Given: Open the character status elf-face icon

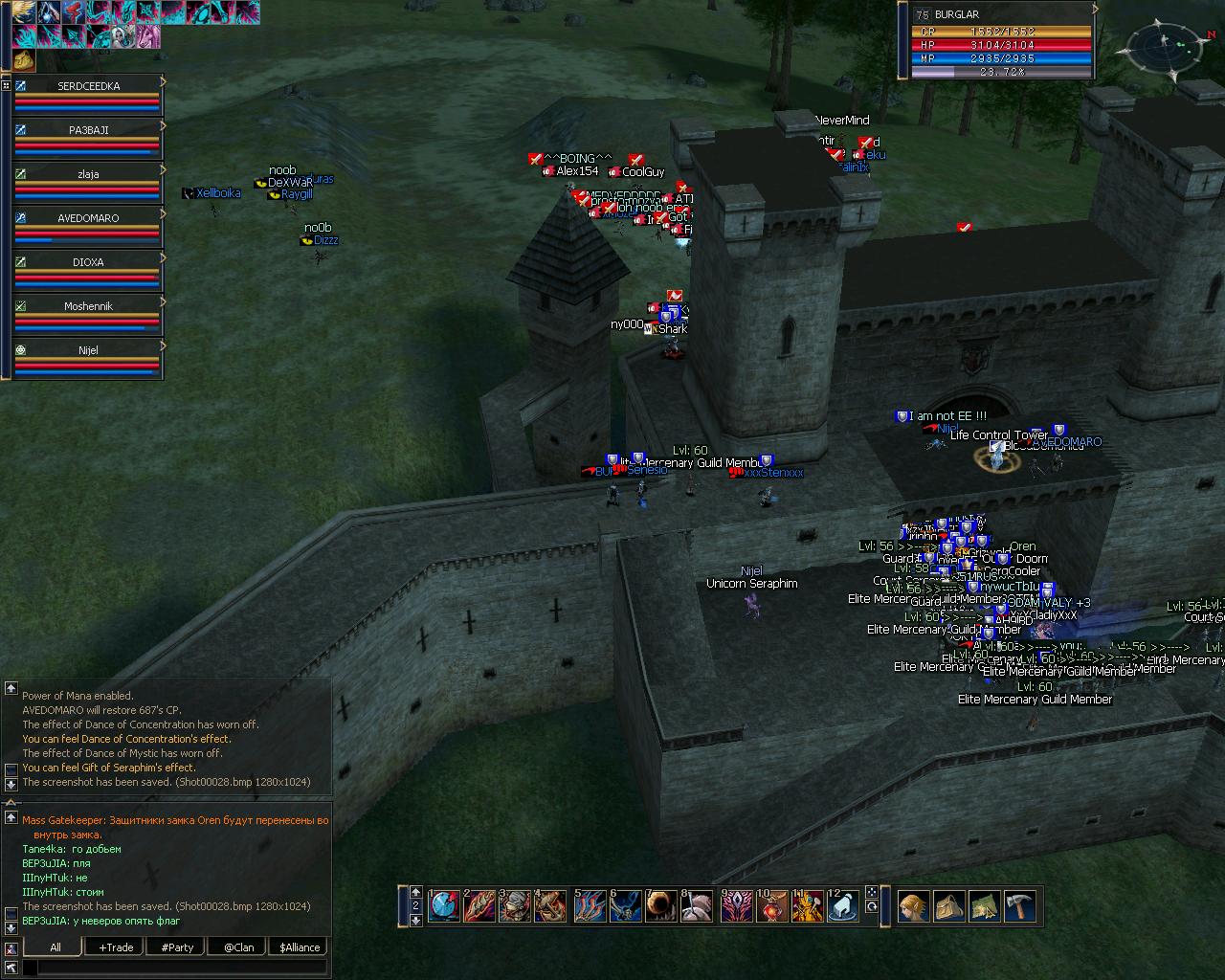Looking at the screenshot, I should click(913, 905).
